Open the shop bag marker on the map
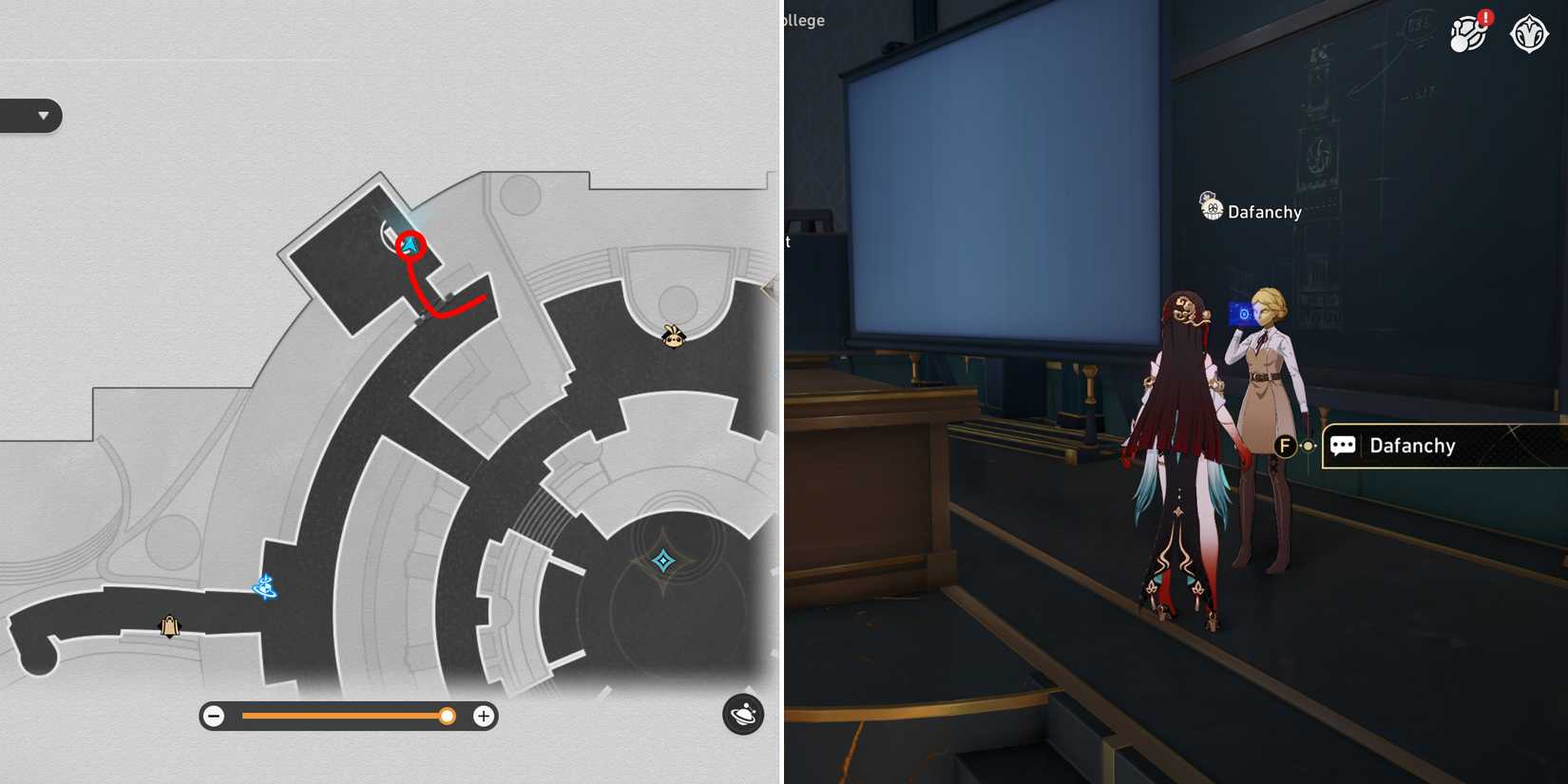Image resolution: width=1568 pixels, height=784 pixels. [169, 625]
